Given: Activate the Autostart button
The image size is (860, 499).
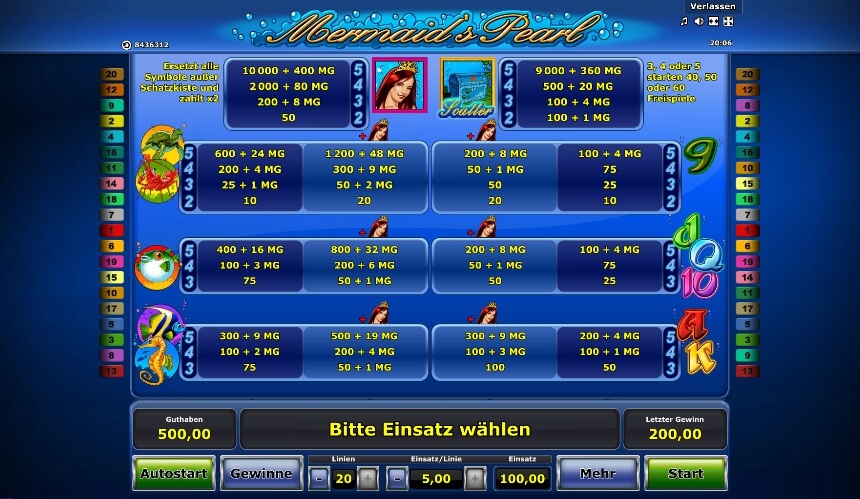Looking at the screenshot, I should (x=173, y=474).
